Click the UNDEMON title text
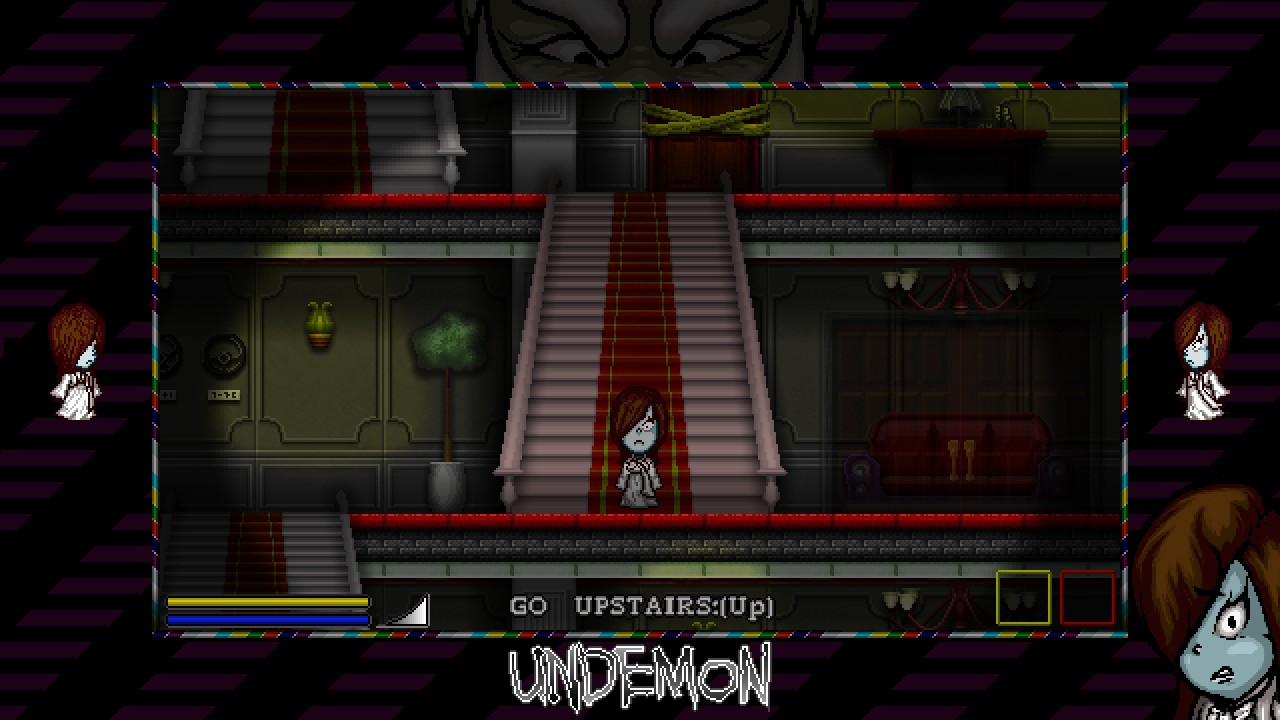The width and height of the screenshot is (1280, 720). click(x=640, y=677)
